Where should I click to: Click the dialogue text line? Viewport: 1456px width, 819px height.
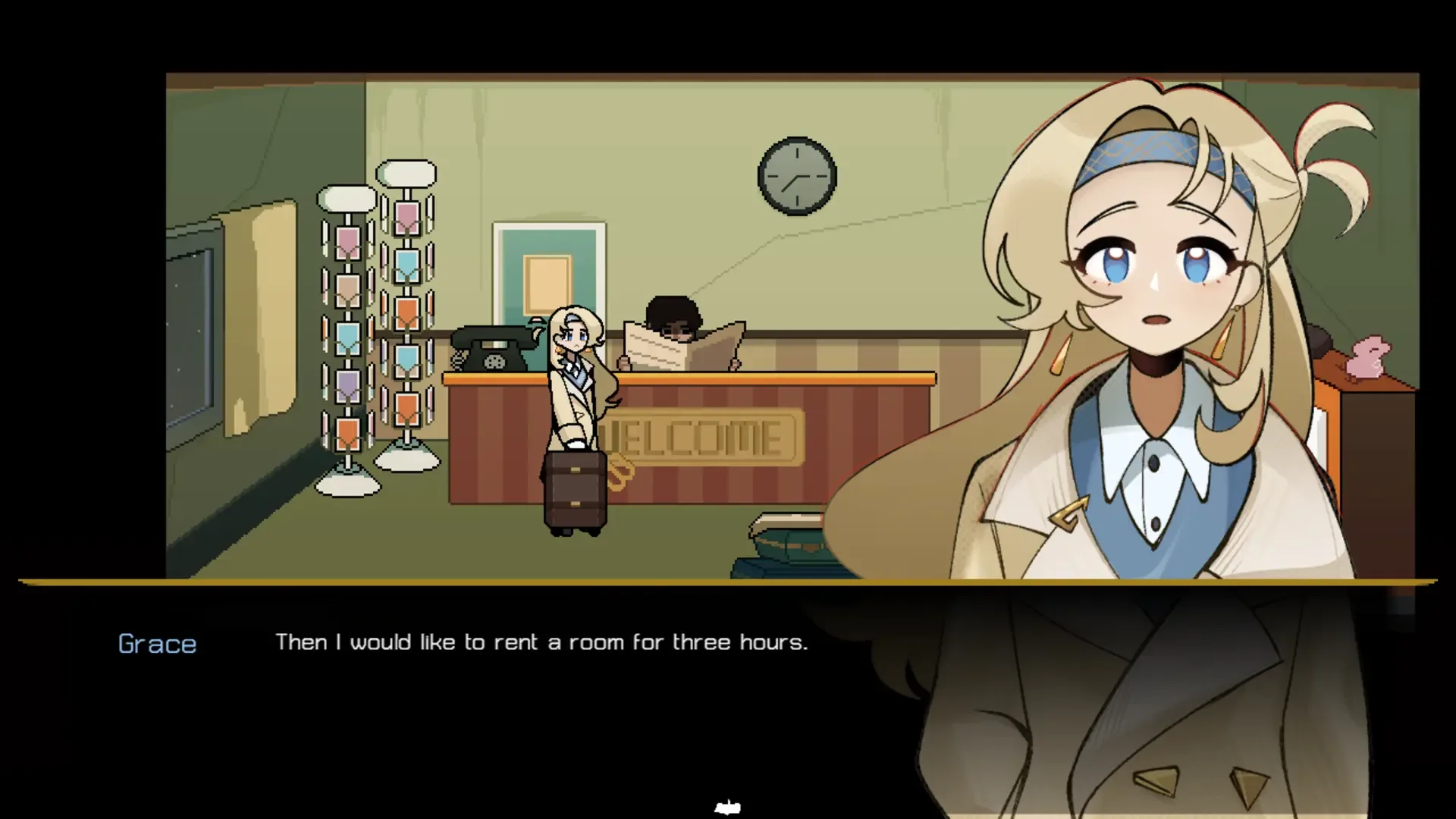pyautogui.click(x=541, y=642)
